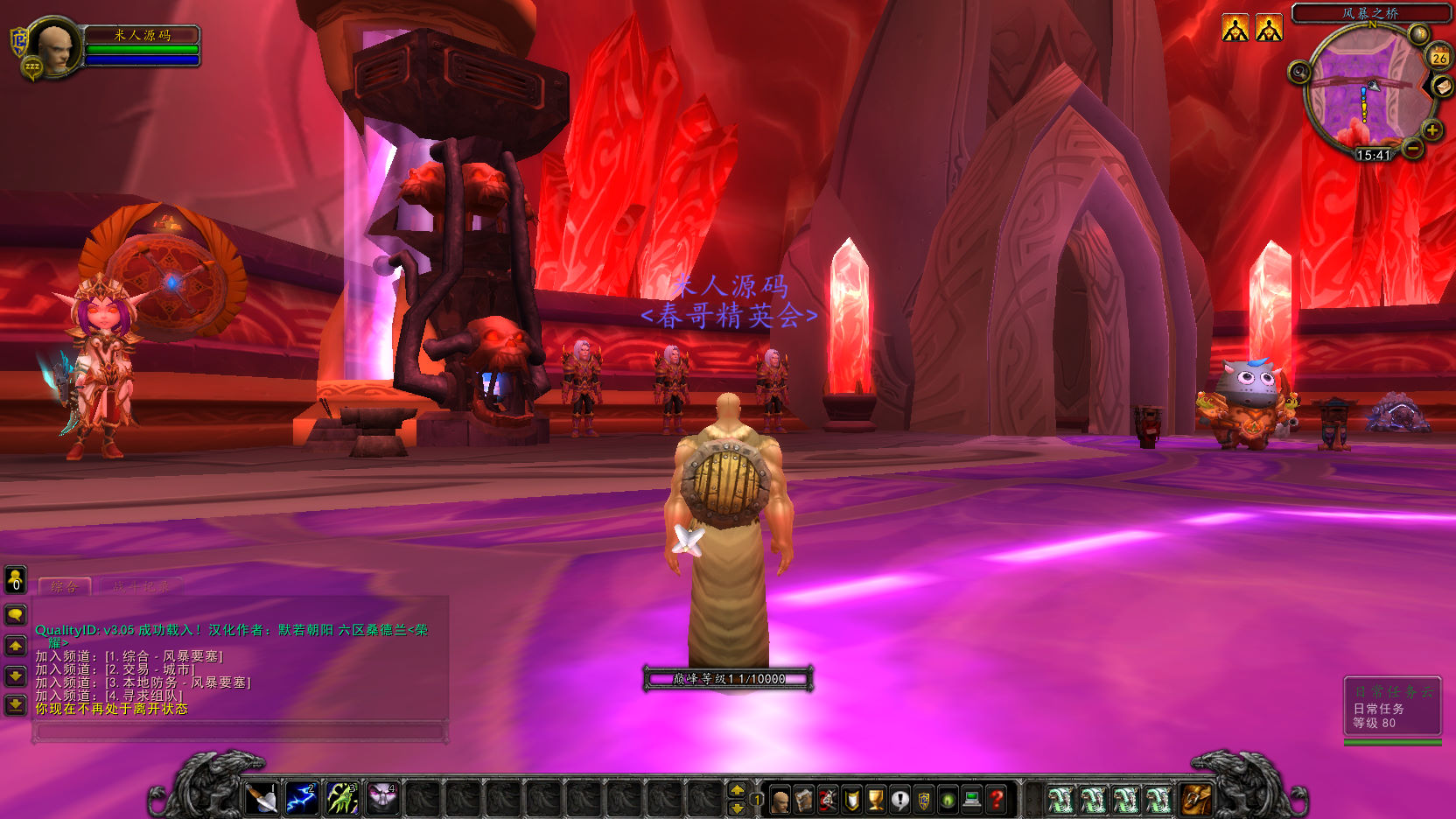Cast the purple face spell in slot 4
This screenshot has width=1456, height=819.
pos(382,798)
